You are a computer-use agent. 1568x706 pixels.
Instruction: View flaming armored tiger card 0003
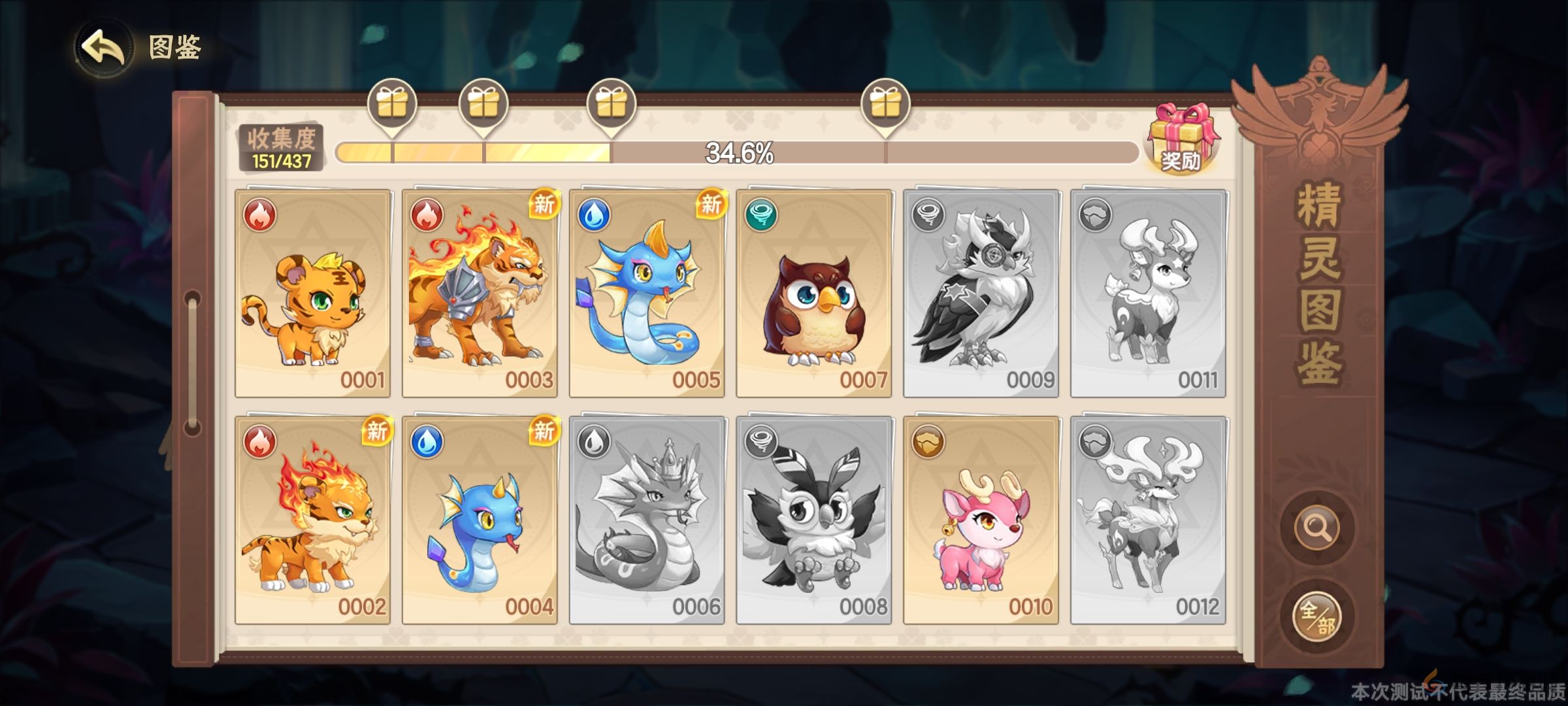pyautogui.click(x=480, y=294)
